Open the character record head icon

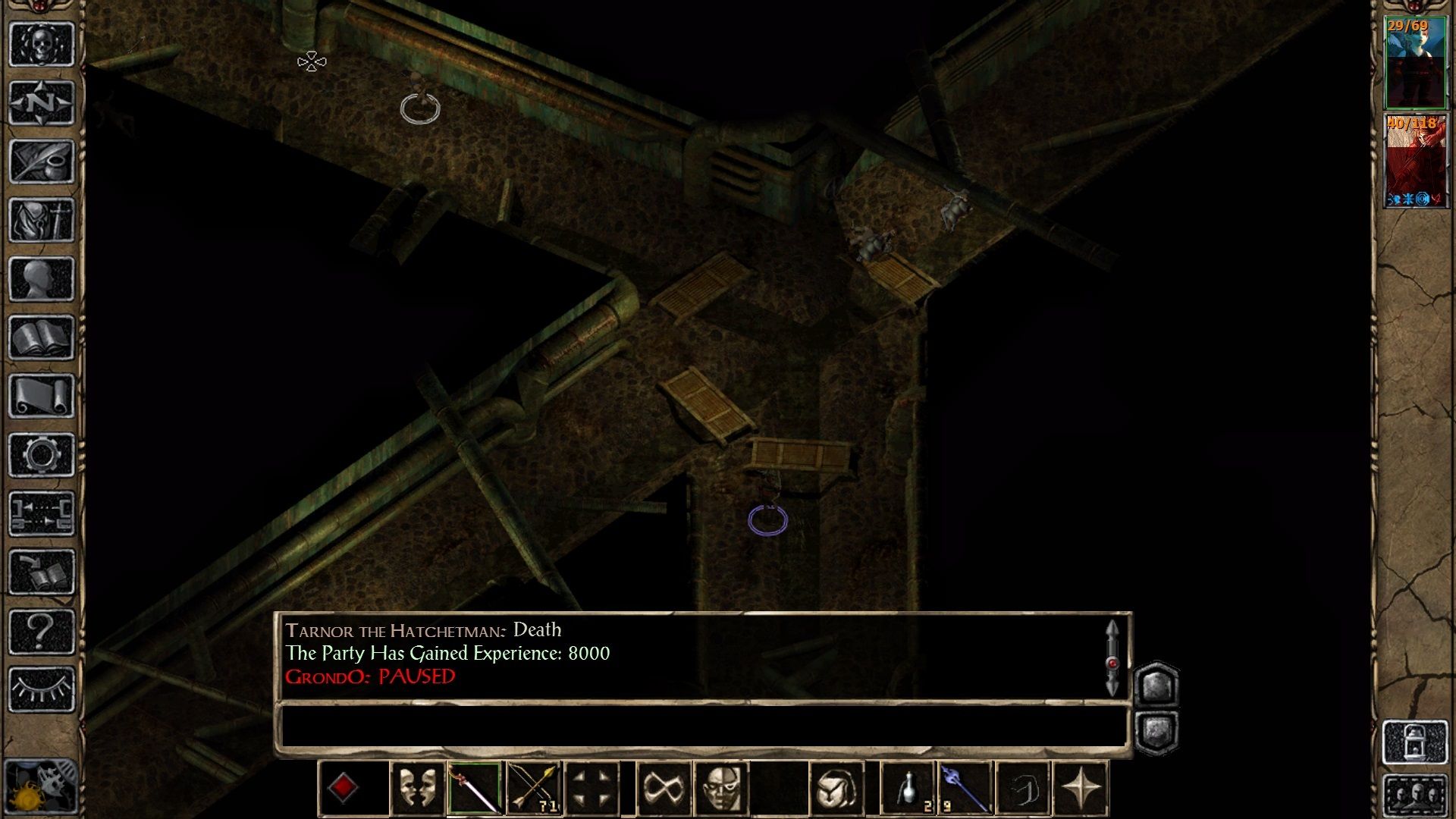(x=42, y=279)
